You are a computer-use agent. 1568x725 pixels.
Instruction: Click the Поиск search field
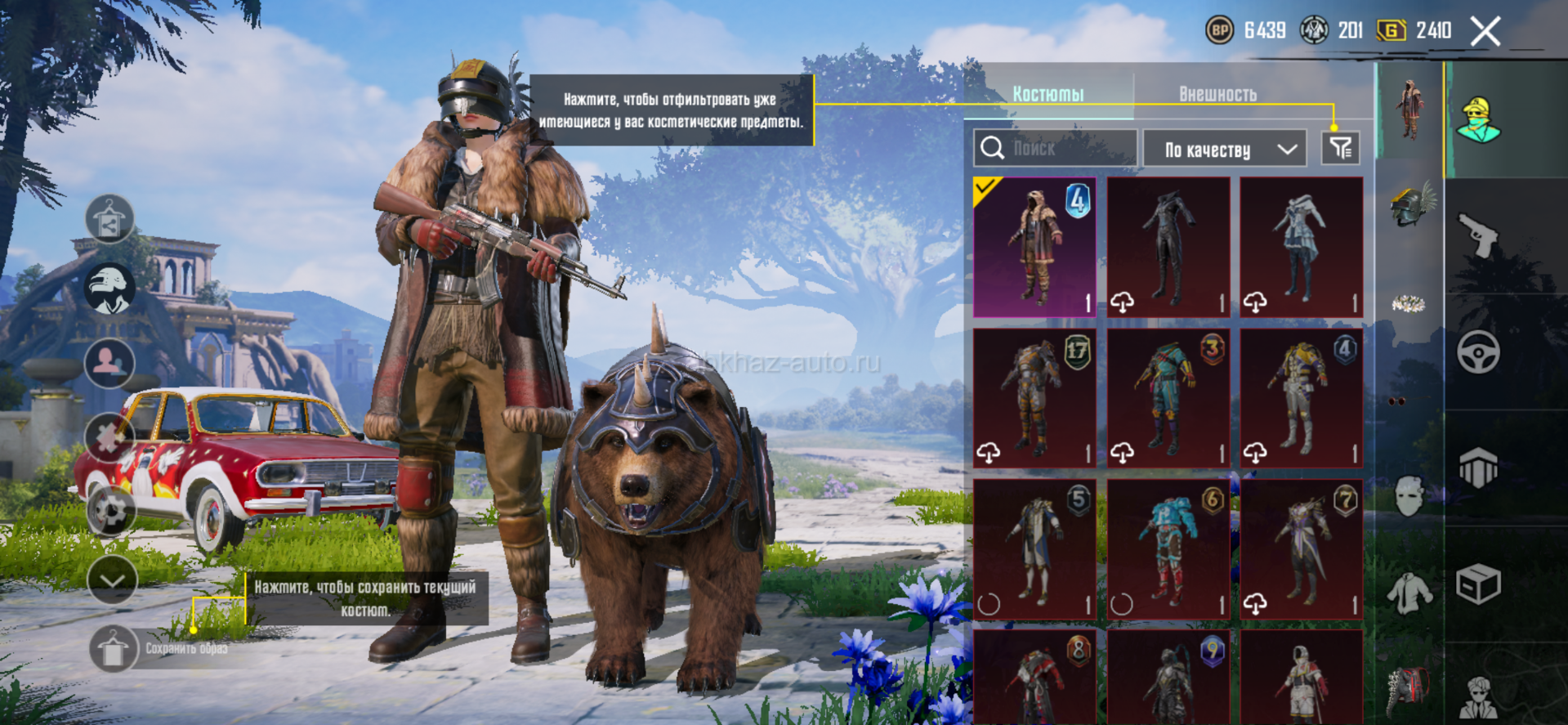1055,149
